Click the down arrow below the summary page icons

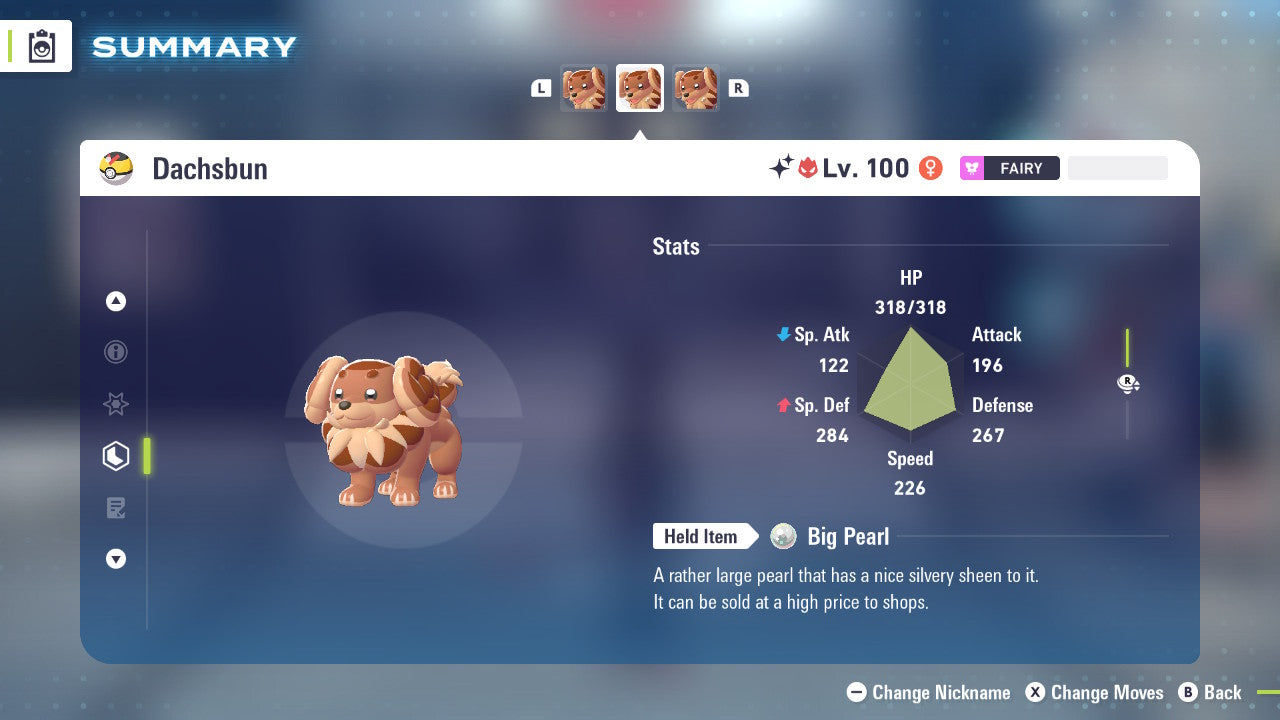(116, 560)
